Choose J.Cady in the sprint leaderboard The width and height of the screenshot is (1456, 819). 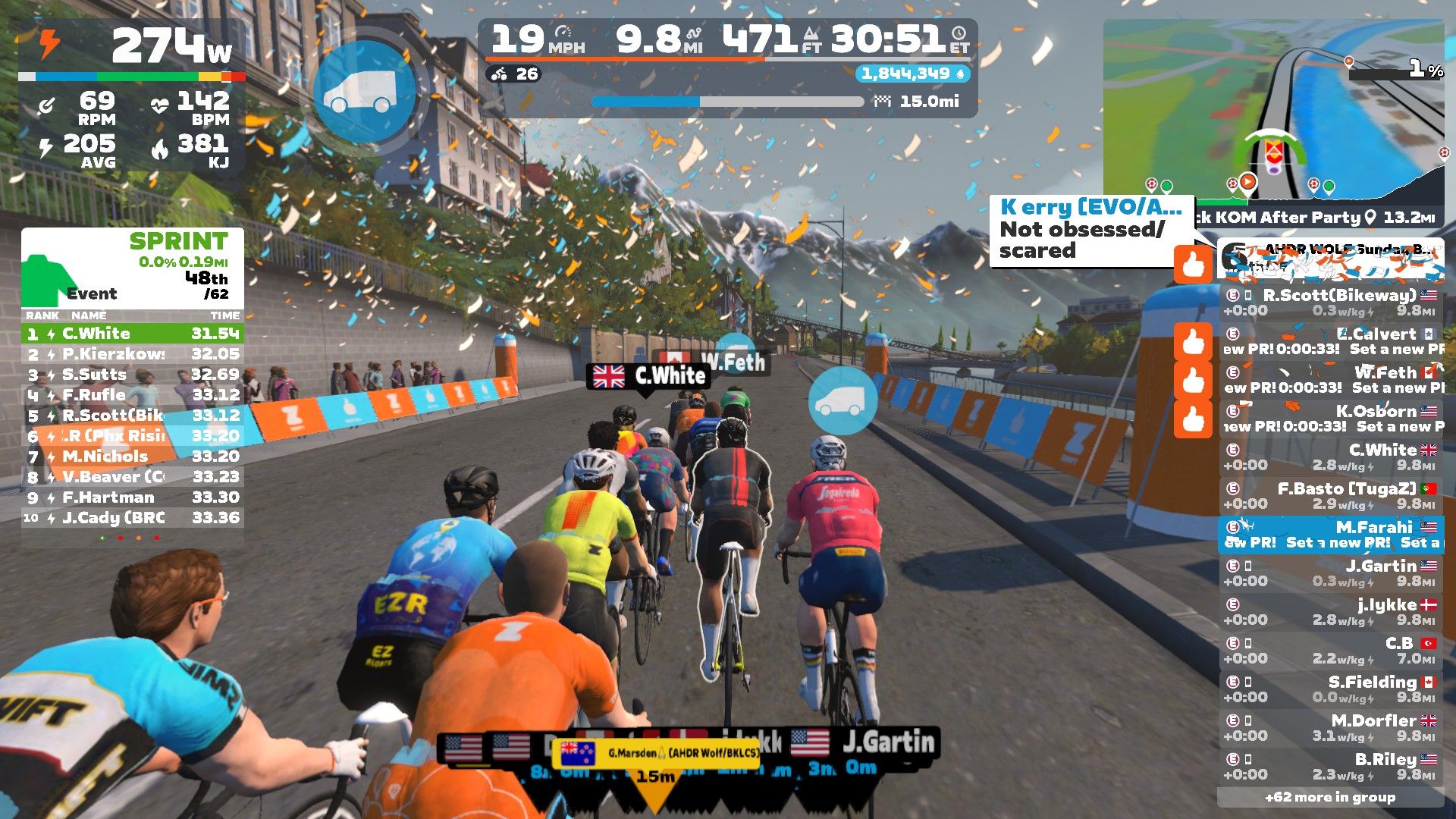(x=133, y=518)
